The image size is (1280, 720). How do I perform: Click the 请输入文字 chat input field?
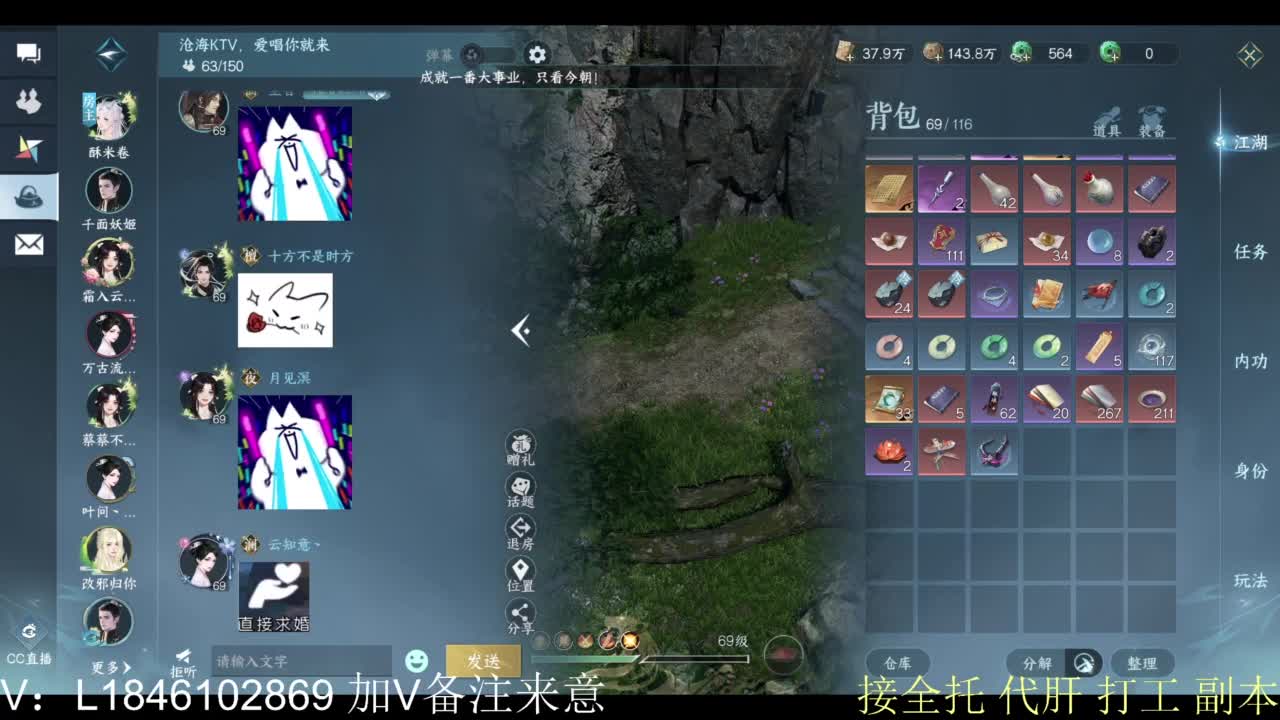pos(300,661)
